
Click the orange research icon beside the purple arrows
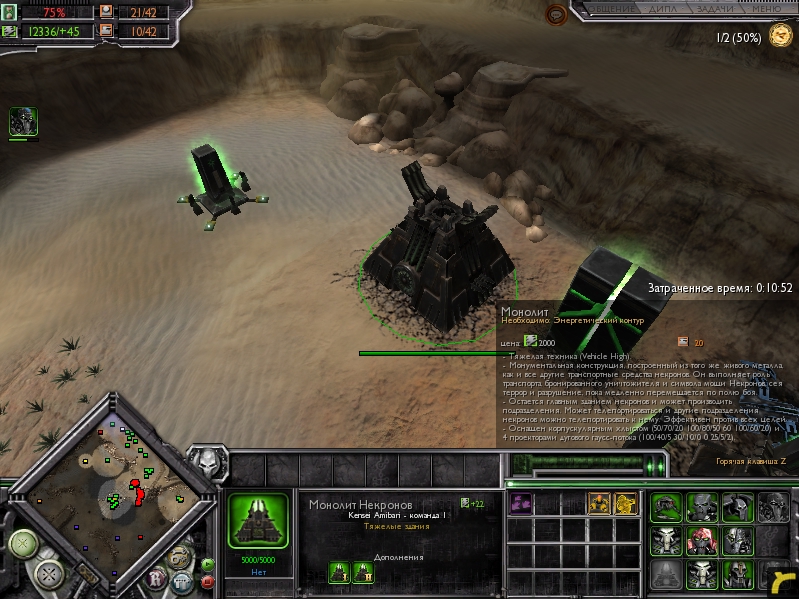point(599,503)
